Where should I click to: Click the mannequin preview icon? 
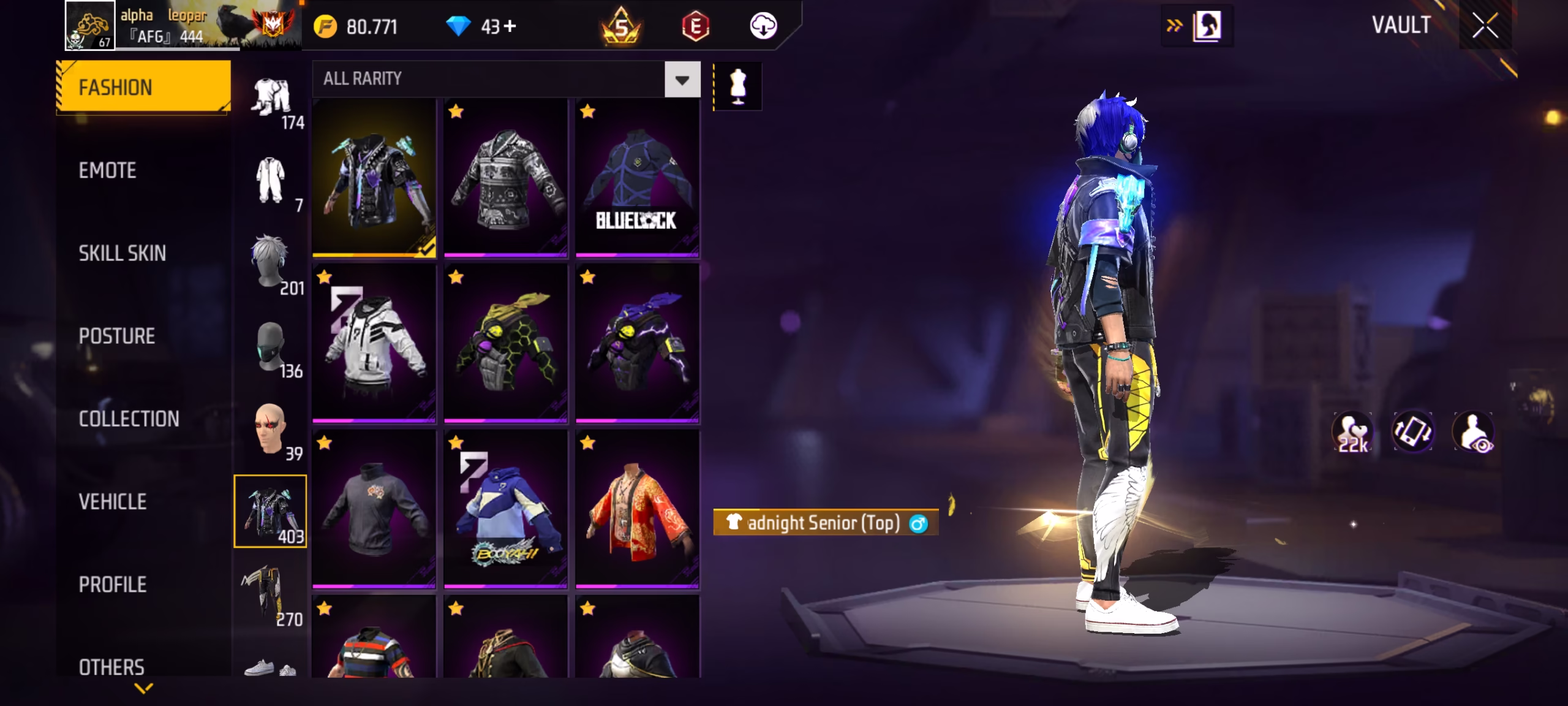point(737,86)
